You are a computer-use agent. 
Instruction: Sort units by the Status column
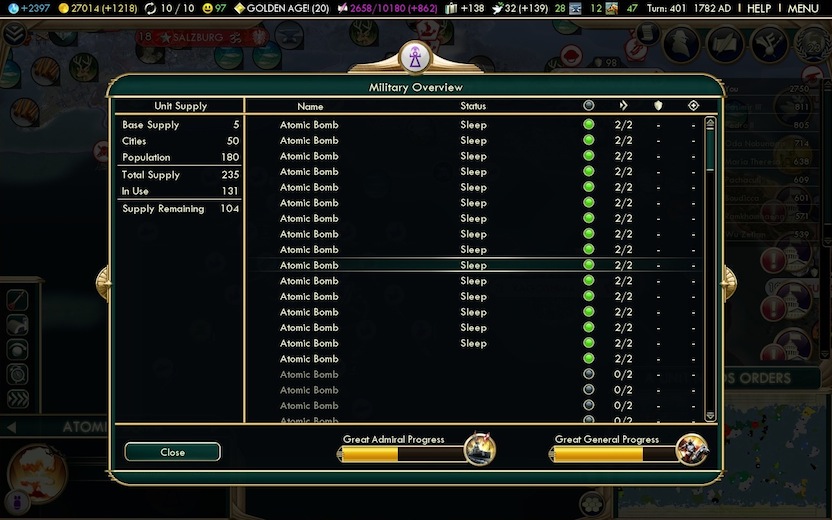tap(473, 106)
